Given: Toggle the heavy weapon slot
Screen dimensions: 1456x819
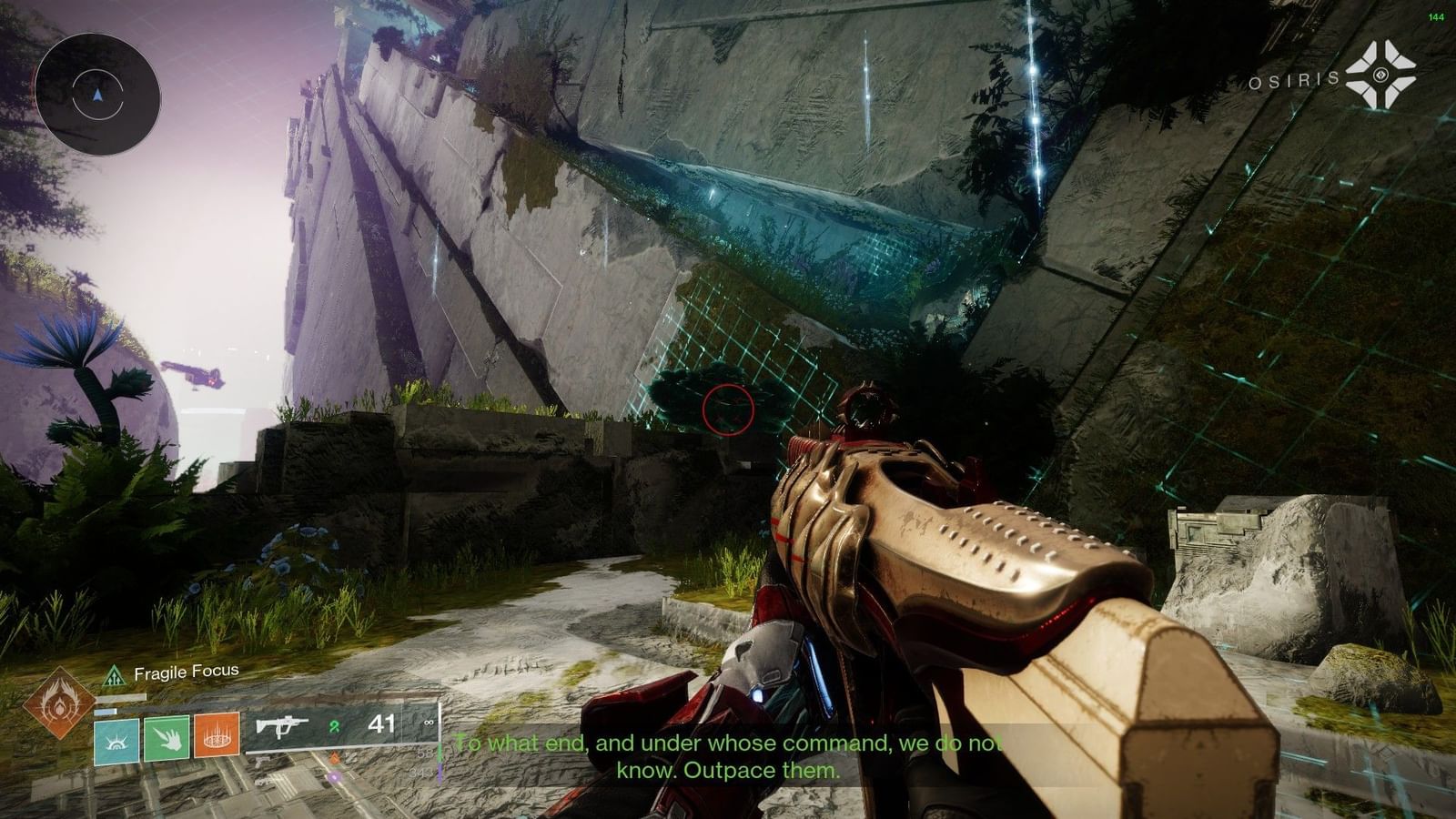Looking at the screenshot, I should click(x=264, y=783).
